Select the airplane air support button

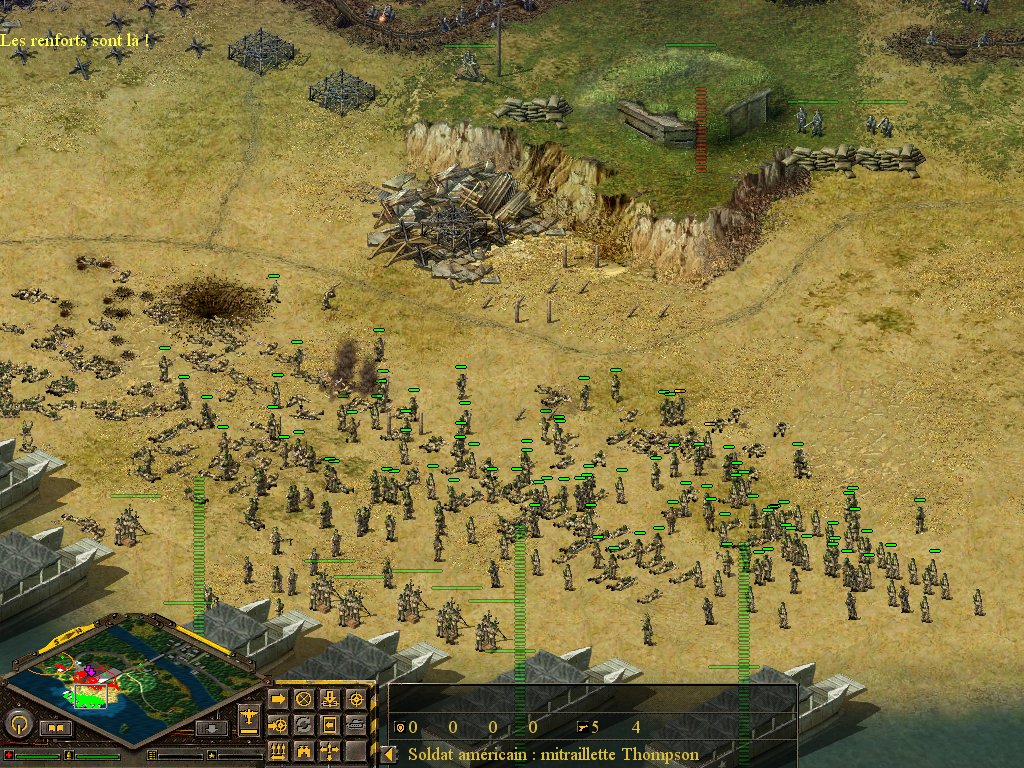(250, 716)
